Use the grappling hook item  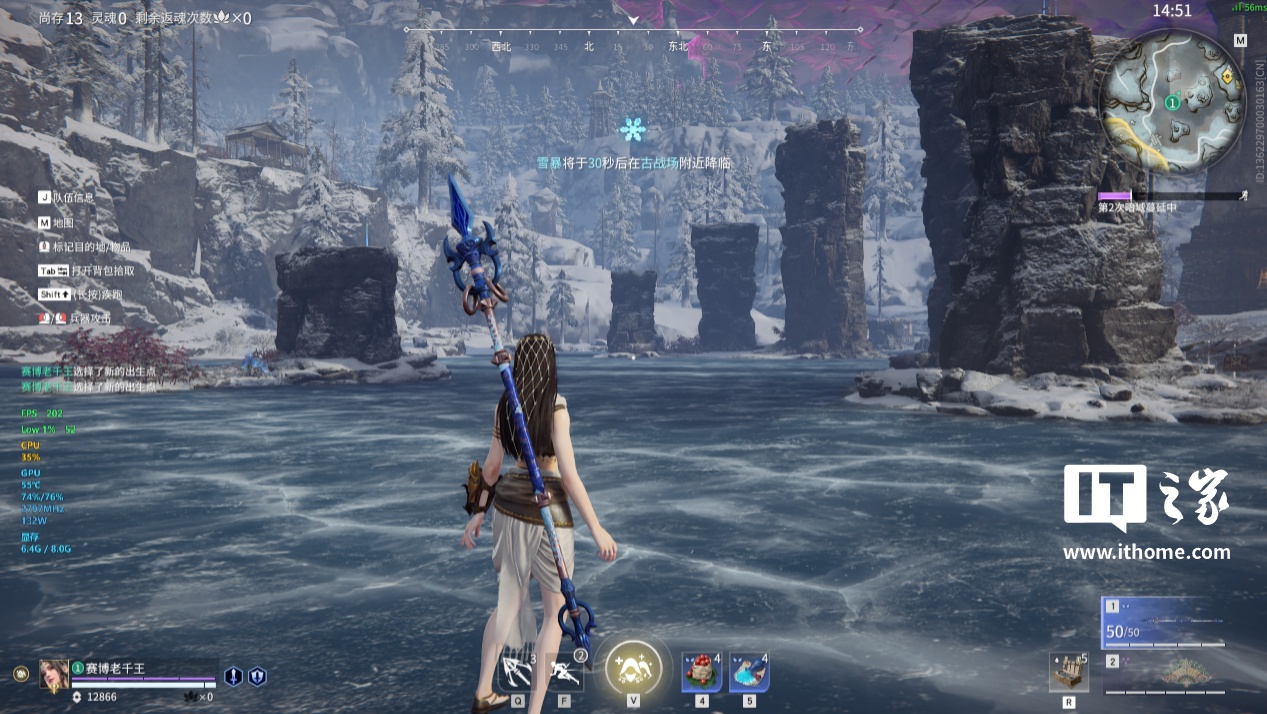click(518, 670)
